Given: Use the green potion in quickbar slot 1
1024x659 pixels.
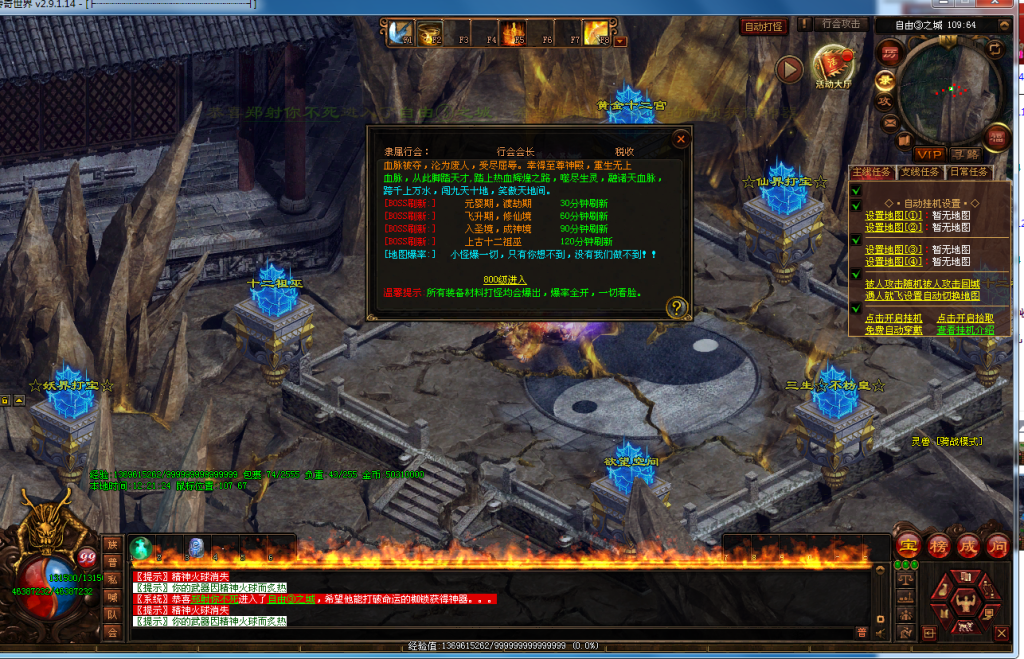Looking at the screenshot, I should tap(141, 548).
